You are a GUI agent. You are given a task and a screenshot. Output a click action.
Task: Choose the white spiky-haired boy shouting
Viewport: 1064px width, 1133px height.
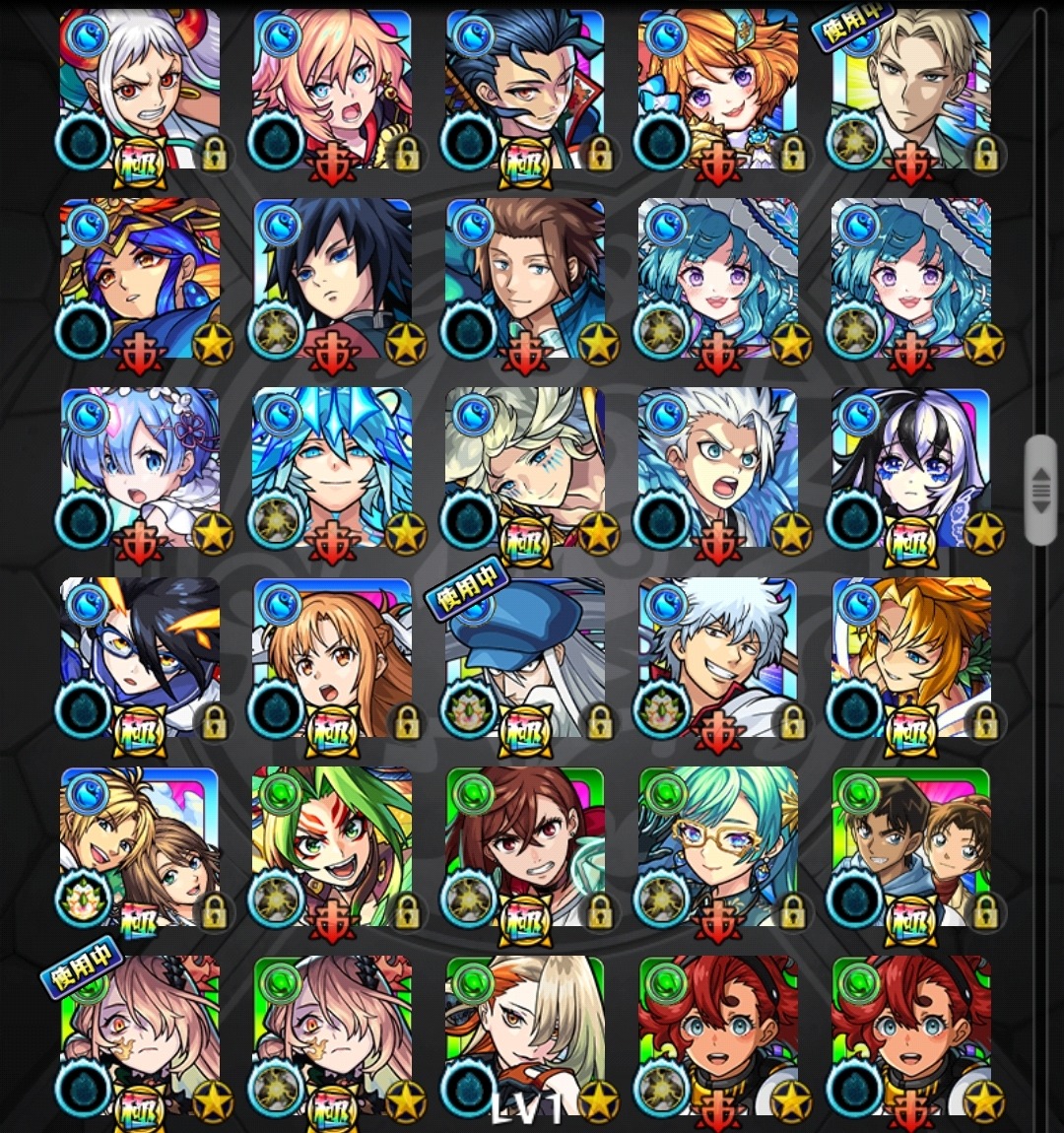pyautogui.click(x=719, y=467)
